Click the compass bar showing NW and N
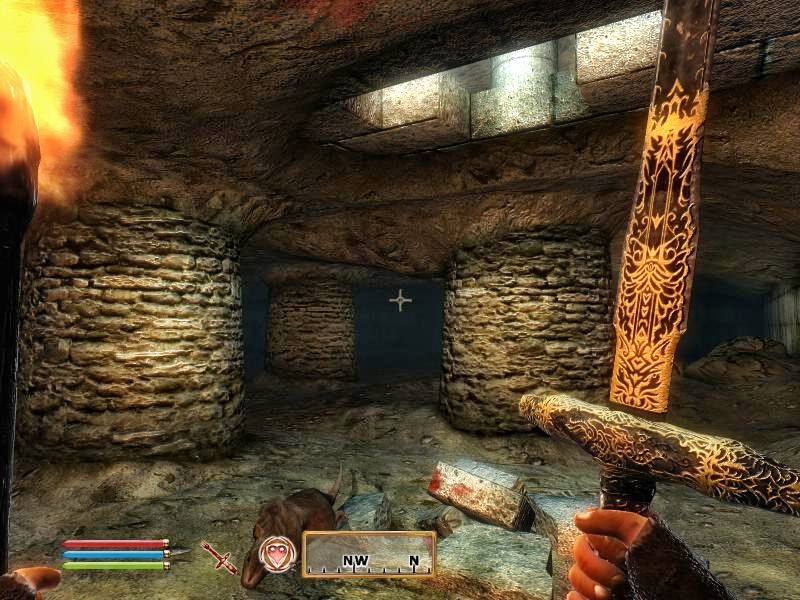The height and width of the screenshot is (600, 800). pos(368,554)
